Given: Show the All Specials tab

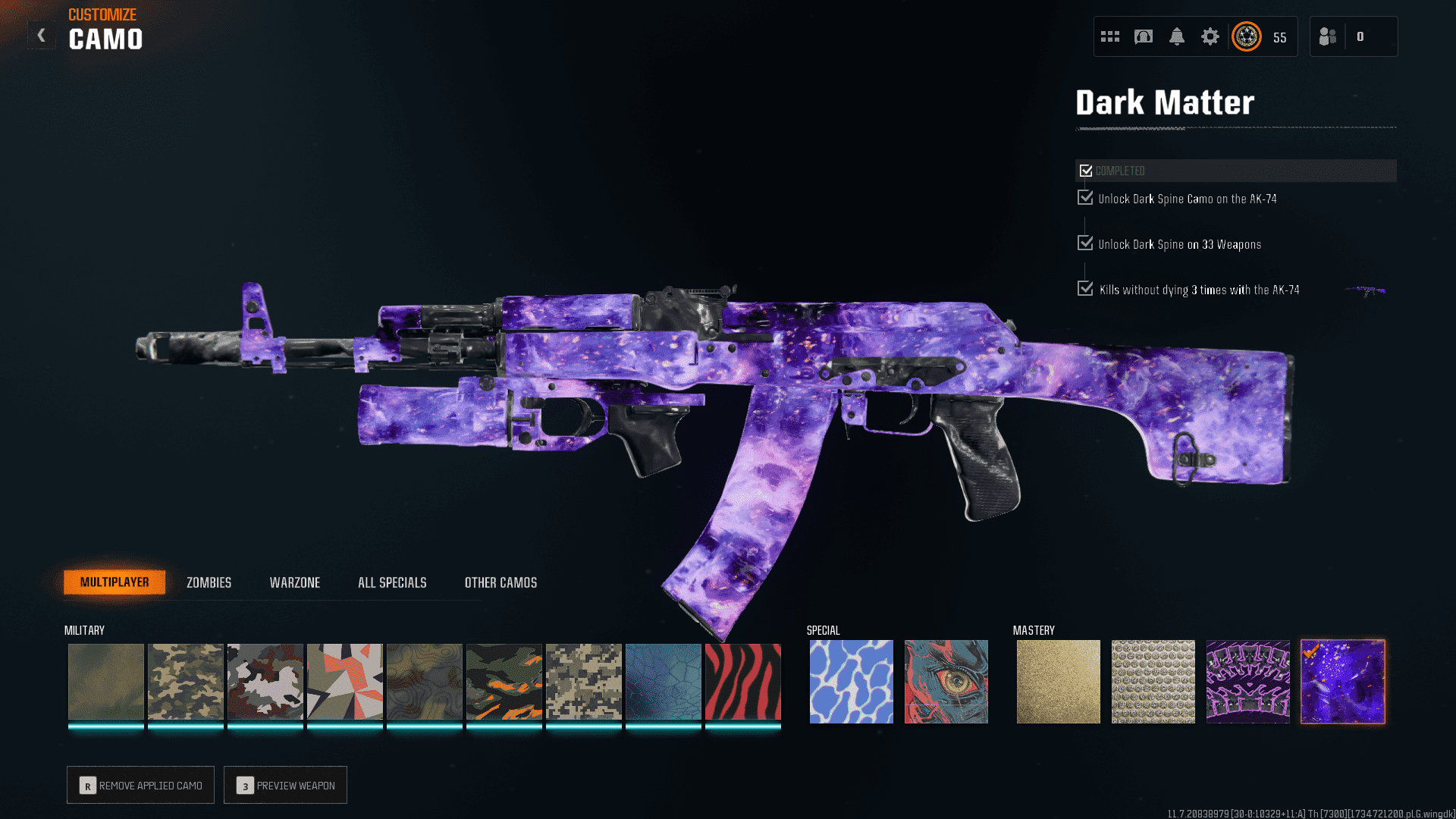Looking at the screenshot, I should (x=392, y=582).
